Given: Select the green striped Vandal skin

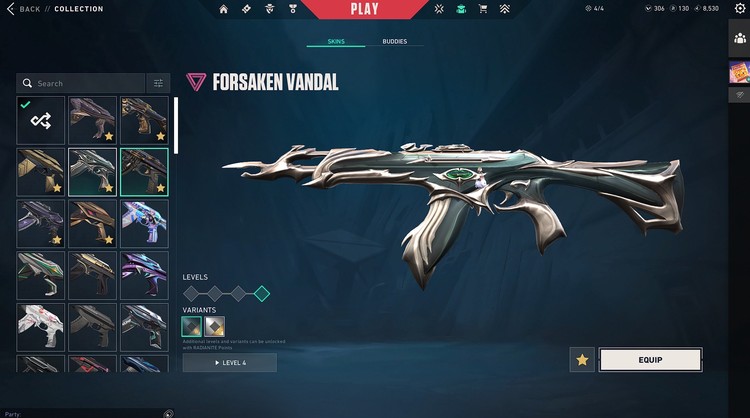Looking at the screenshot, I should (41, 275).
